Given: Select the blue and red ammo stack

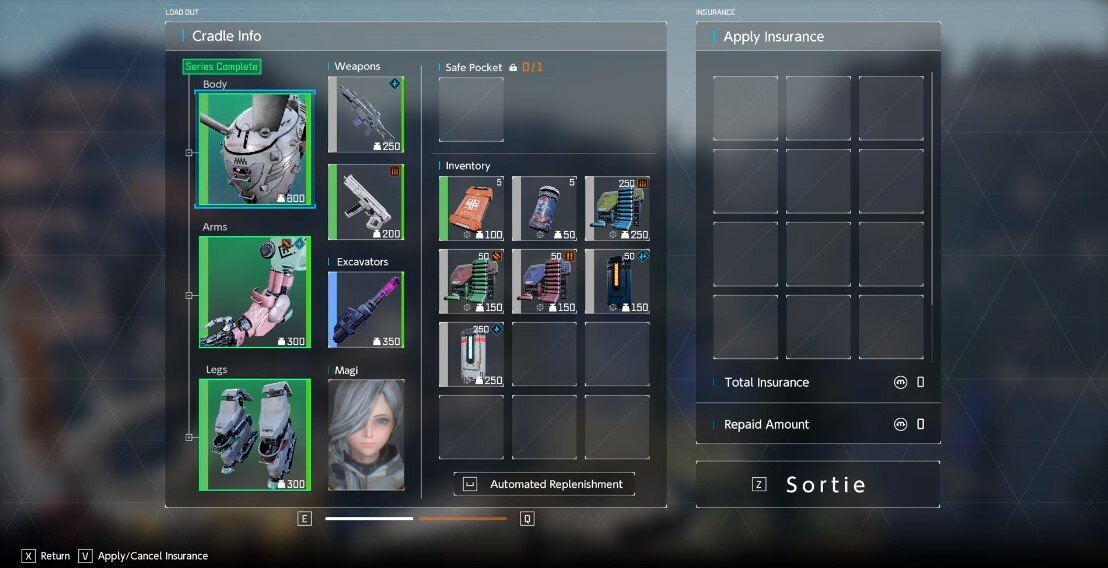Looking at the screenshot, I should pos(544,282).
